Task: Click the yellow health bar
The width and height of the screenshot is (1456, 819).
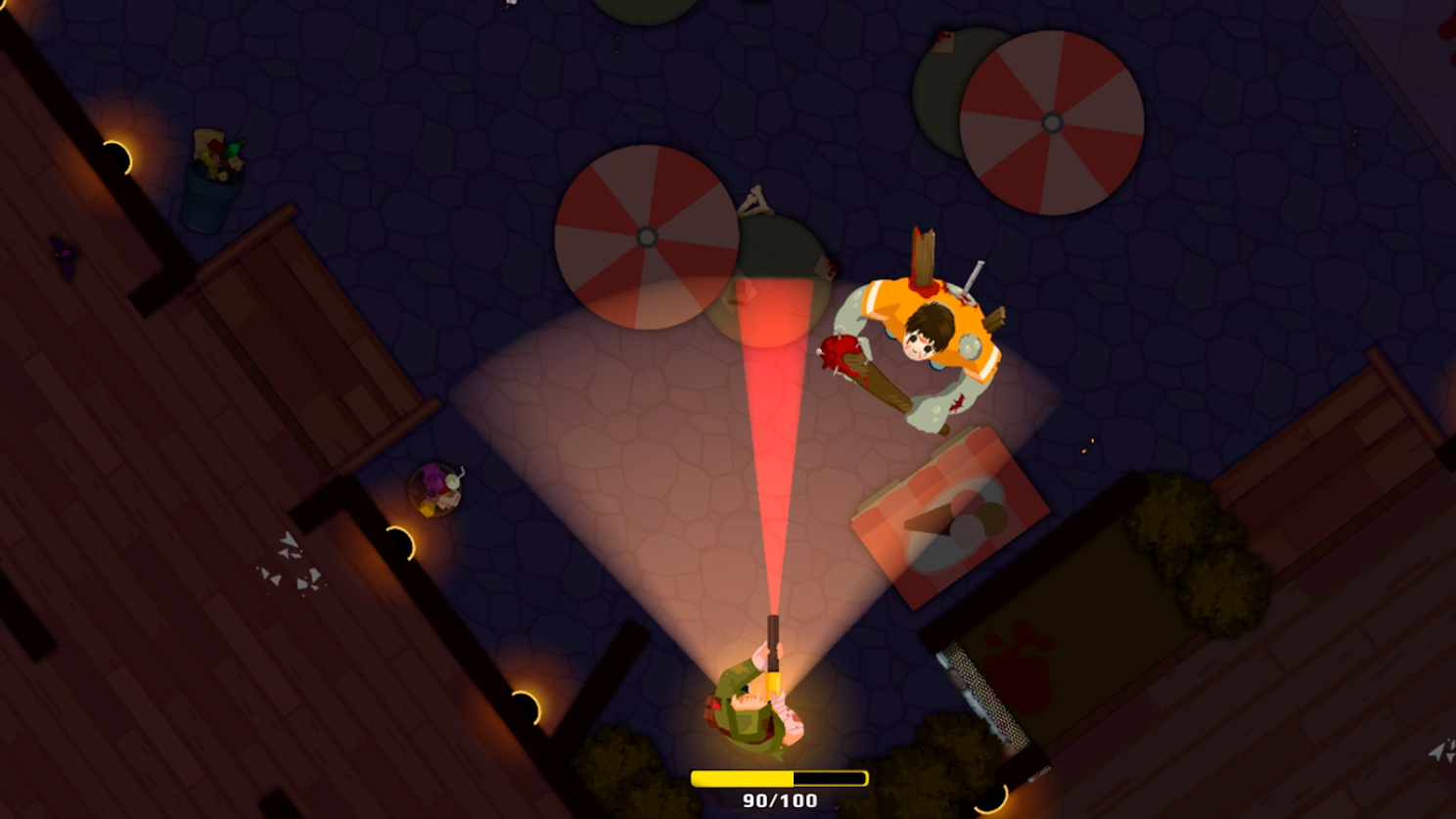Action: pos(744,776)
